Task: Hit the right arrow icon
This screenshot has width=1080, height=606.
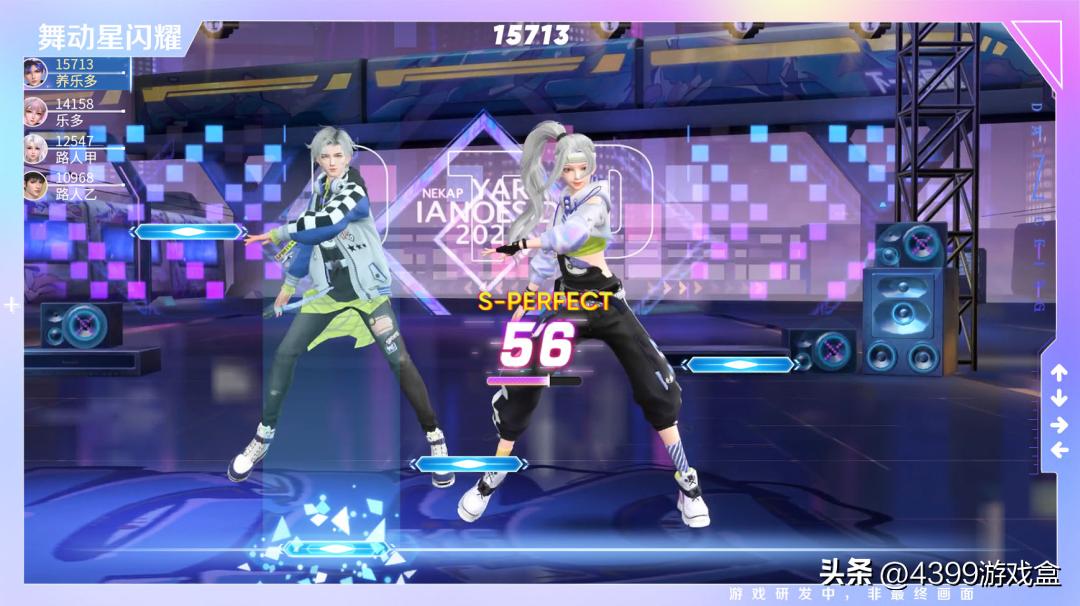Action: 1059,424
